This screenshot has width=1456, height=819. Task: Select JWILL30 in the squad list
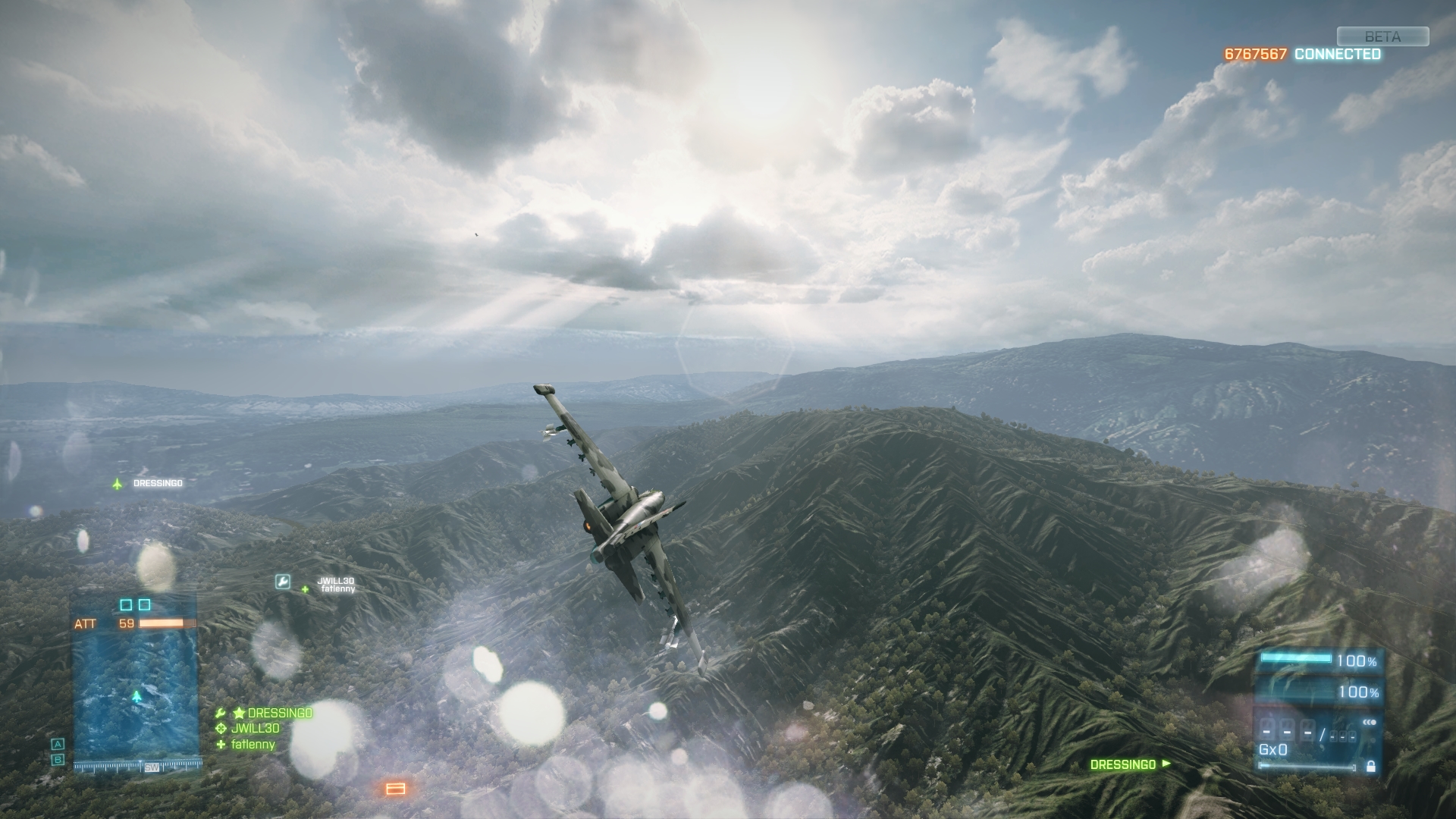pyautogui.click(x=255, y=729)
